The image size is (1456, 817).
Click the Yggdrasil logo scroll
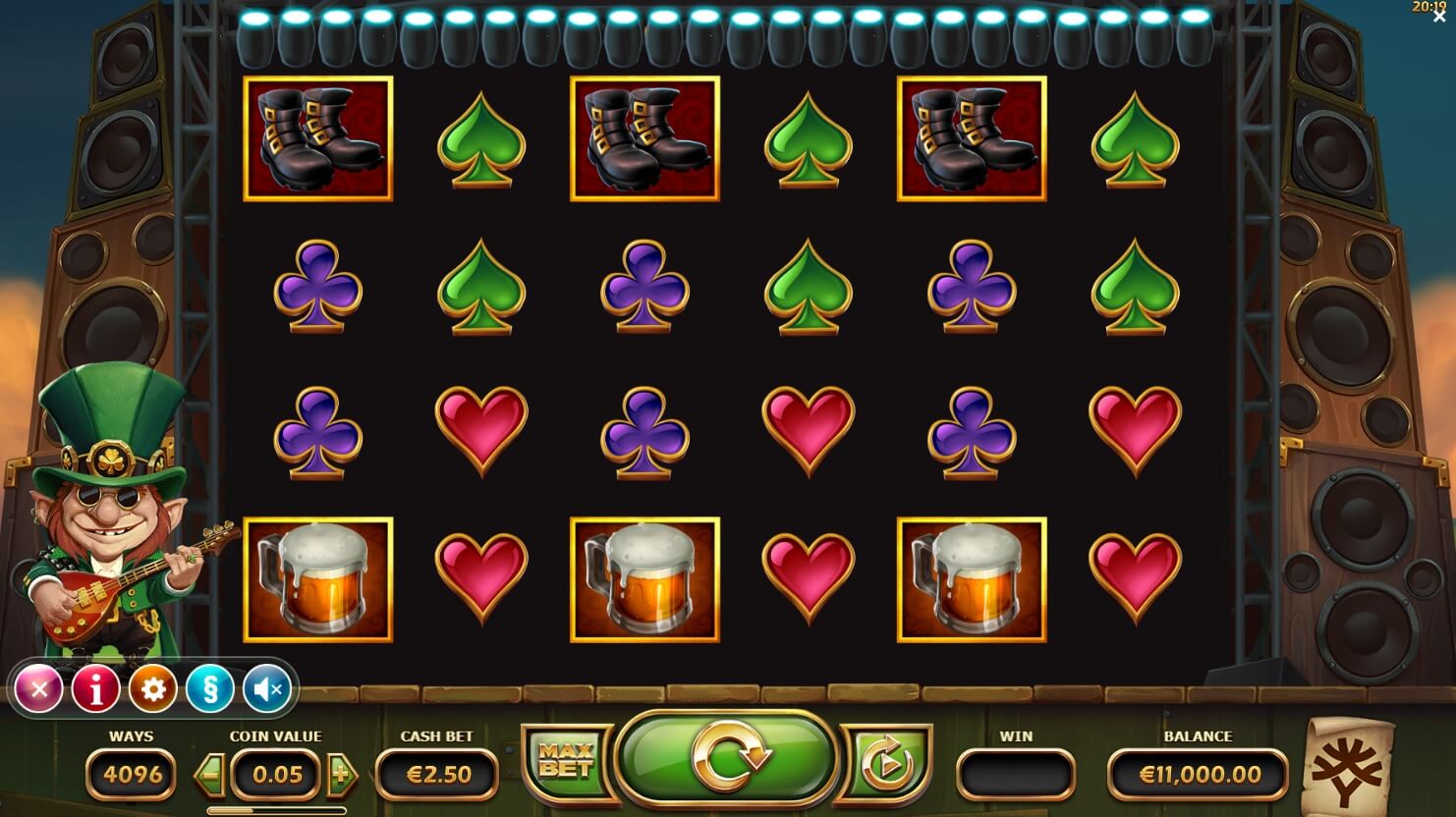(x=1348, y=768)
